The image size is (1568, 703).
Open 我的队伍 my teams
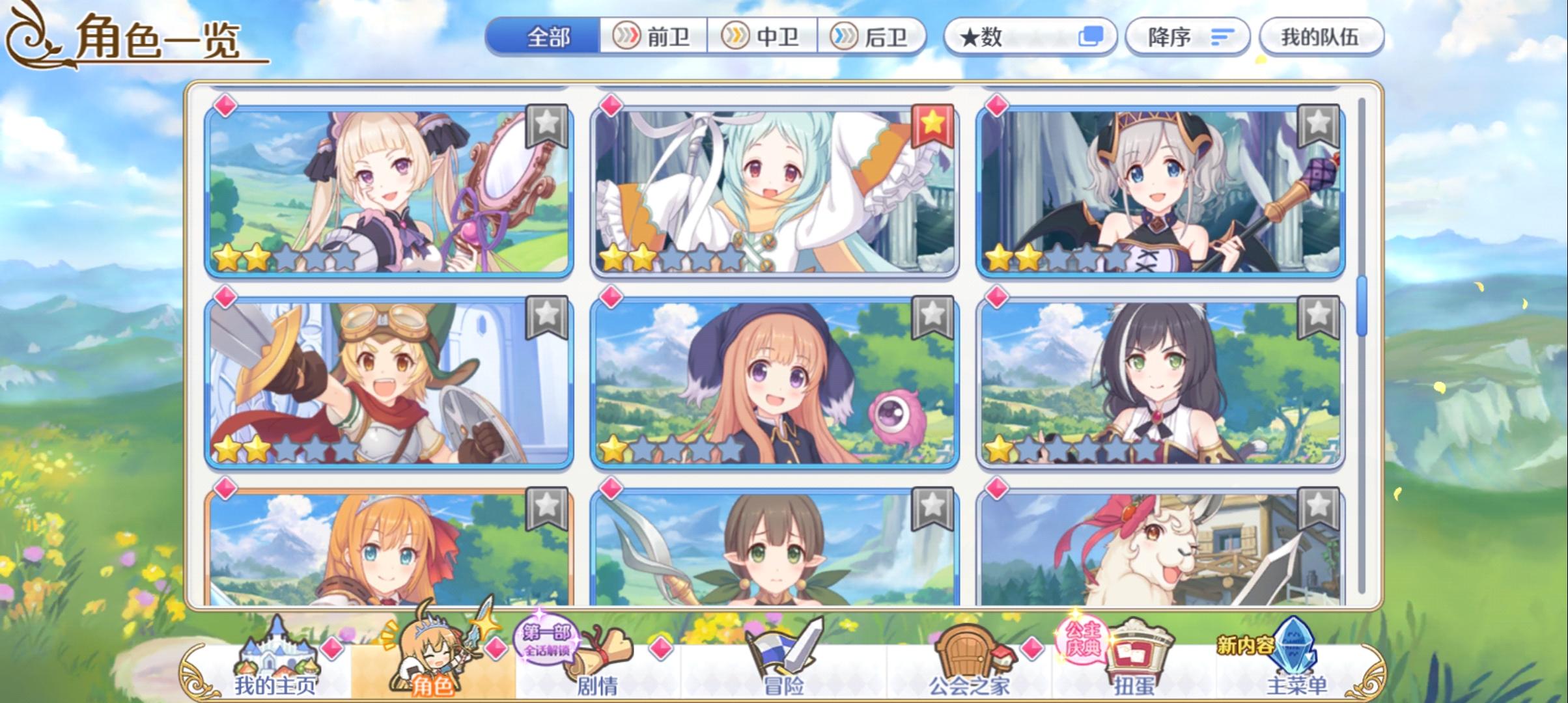click(x=1322, y=37)
